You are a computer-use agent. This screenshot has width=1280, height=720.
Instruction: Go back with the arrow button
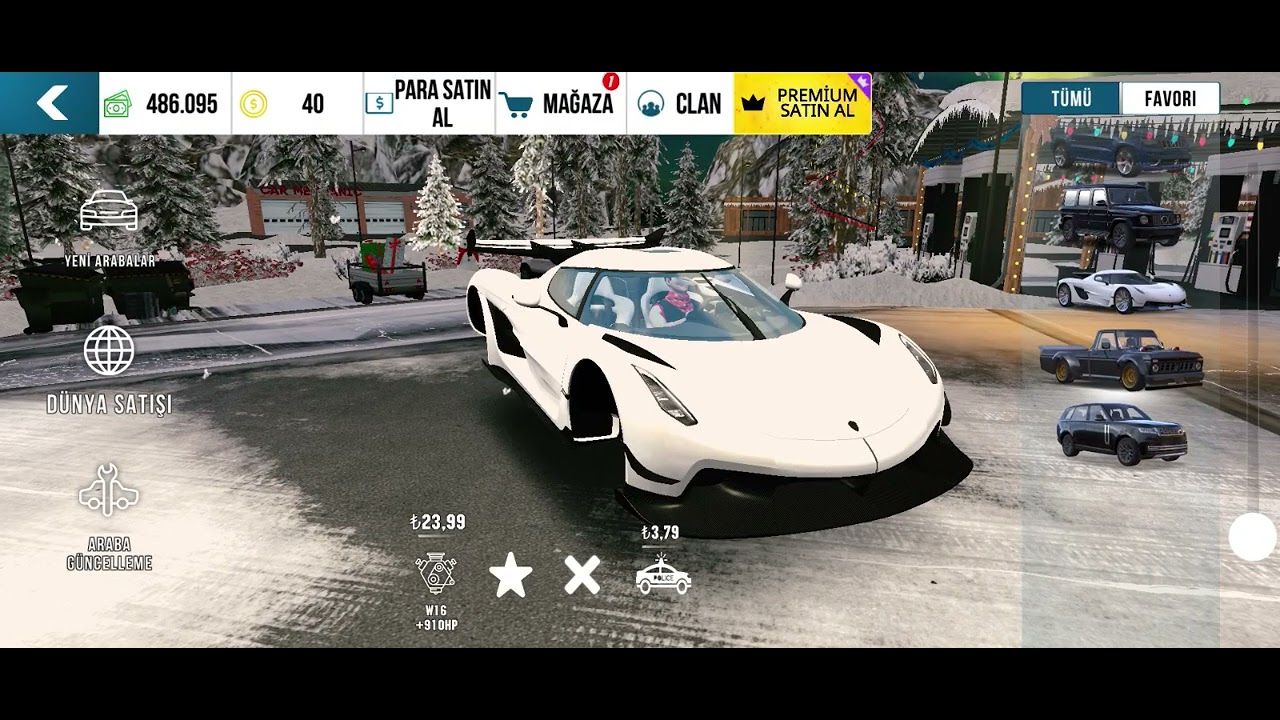(x=50, y=102)
